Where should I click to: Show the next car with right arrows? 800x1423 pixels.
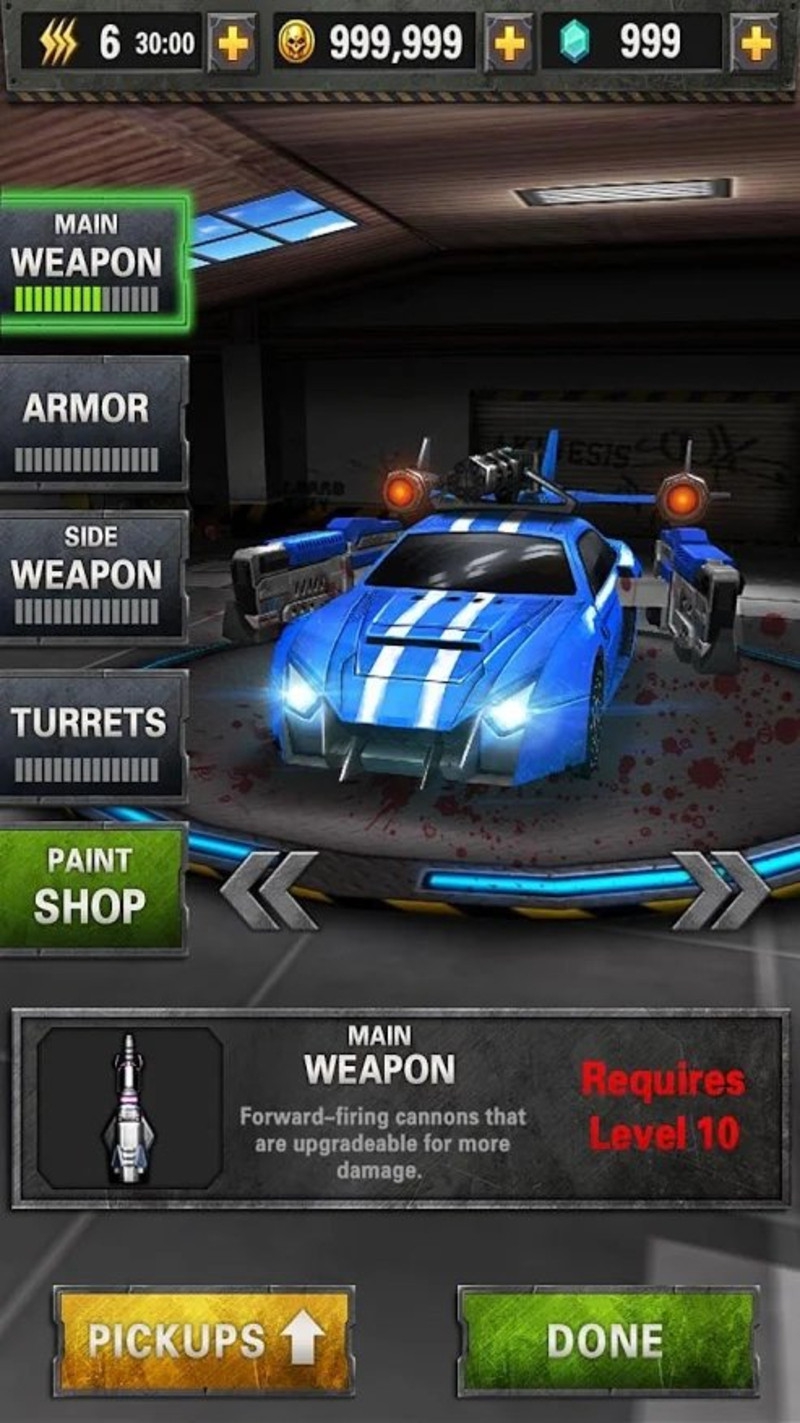[x=719, y=889]
